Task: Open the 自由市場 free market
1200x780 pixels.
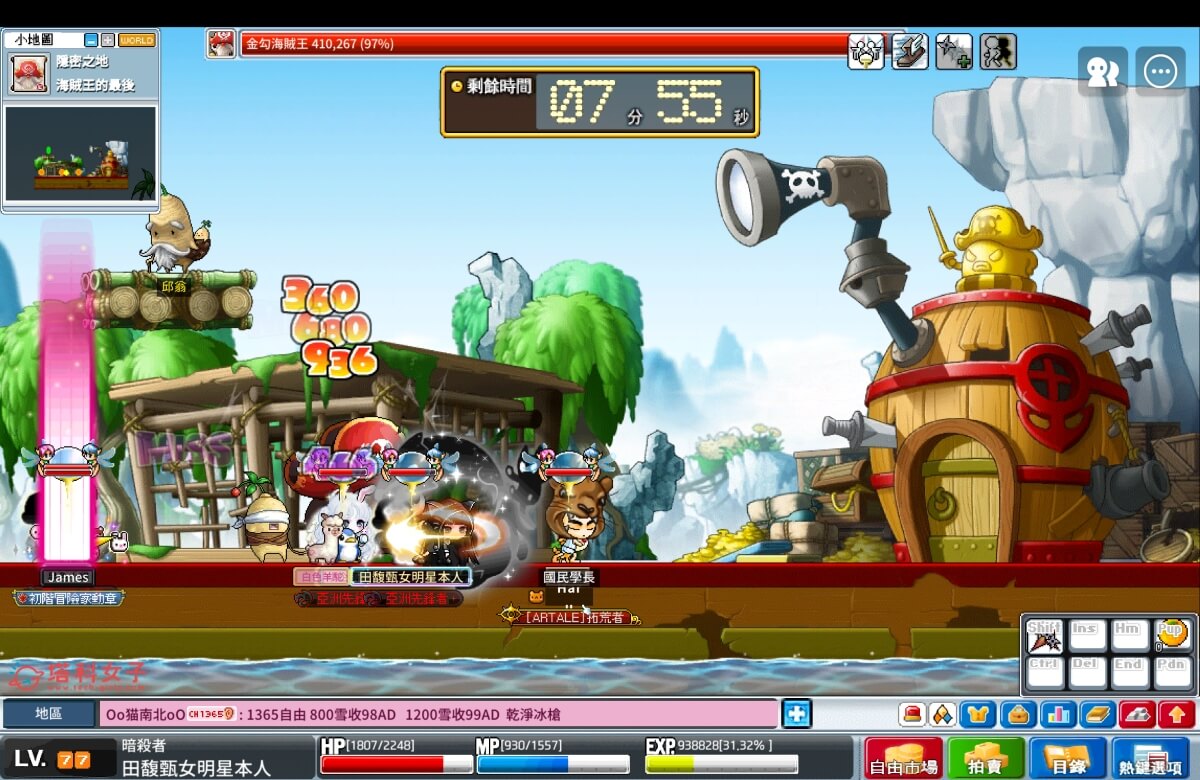Action: tap(903, 758)
